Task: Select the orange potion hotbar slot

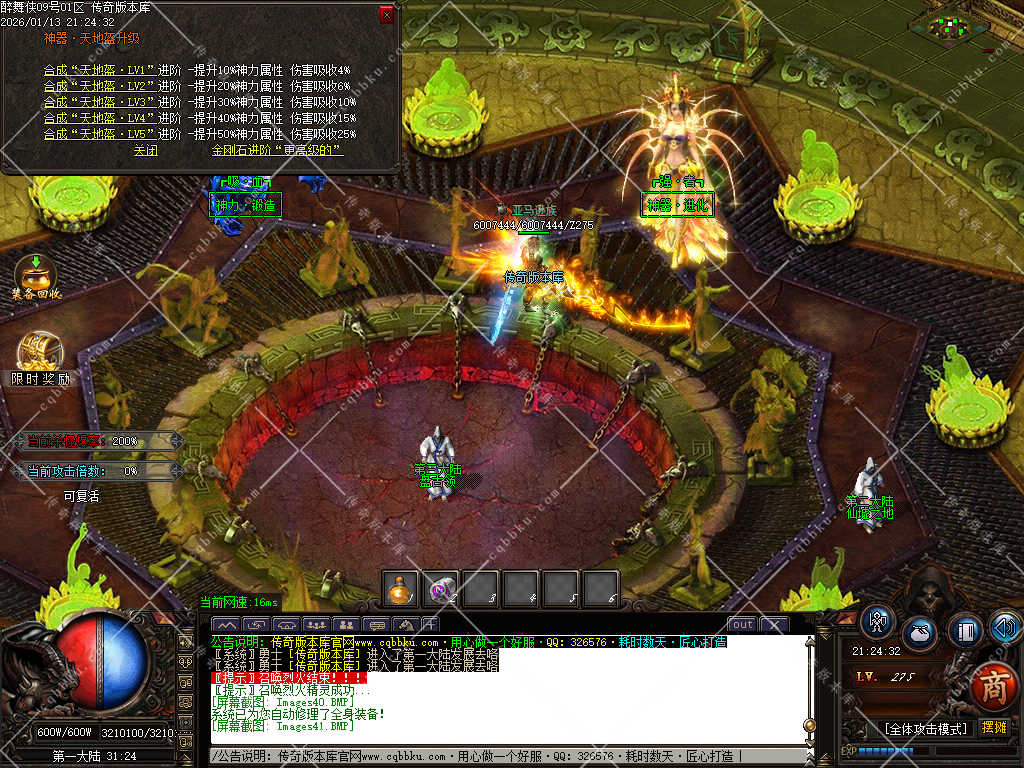Action: (401, 590)
